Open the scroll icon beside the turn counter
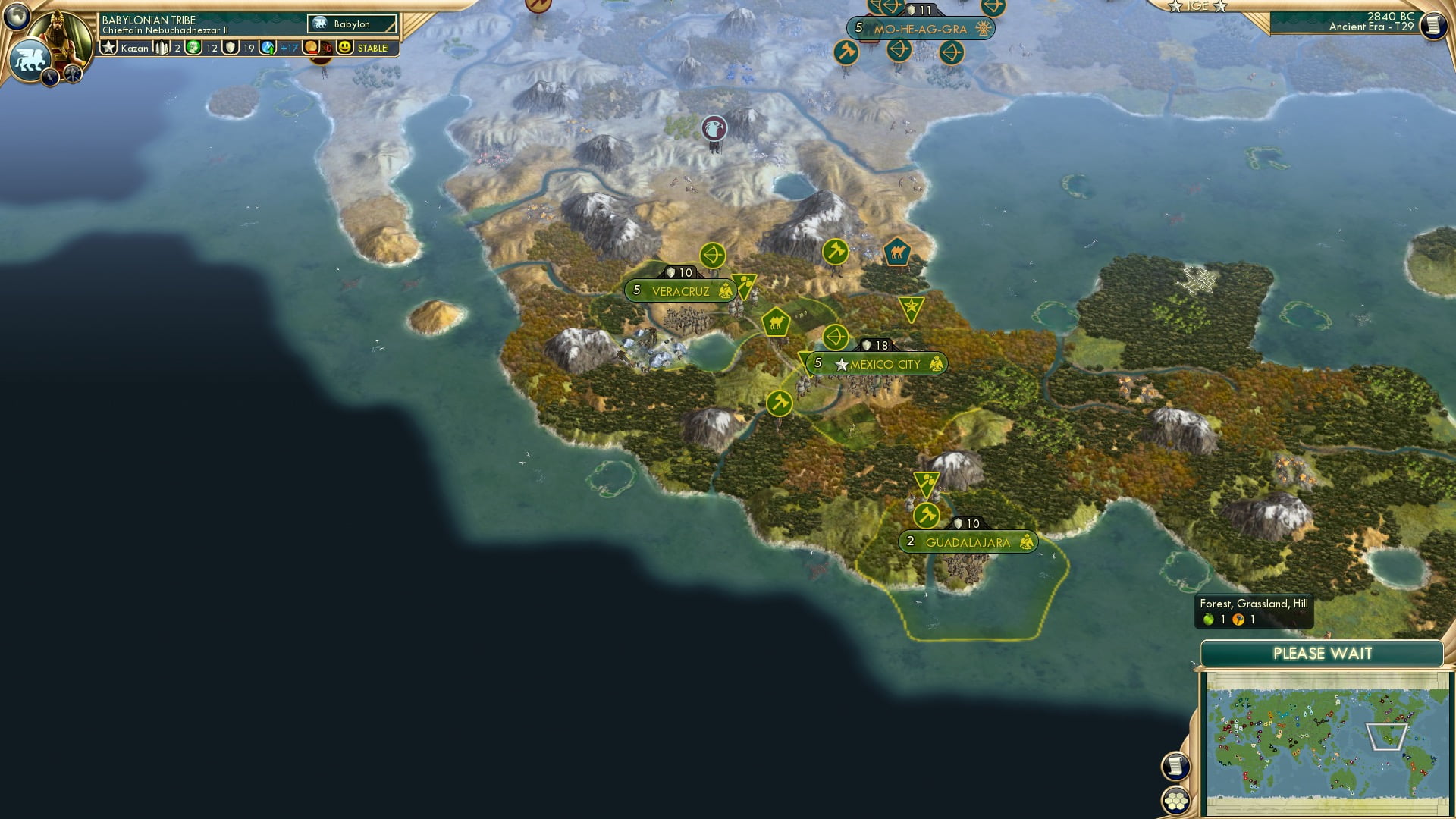1456x819 pixels. pos(1434,25)
